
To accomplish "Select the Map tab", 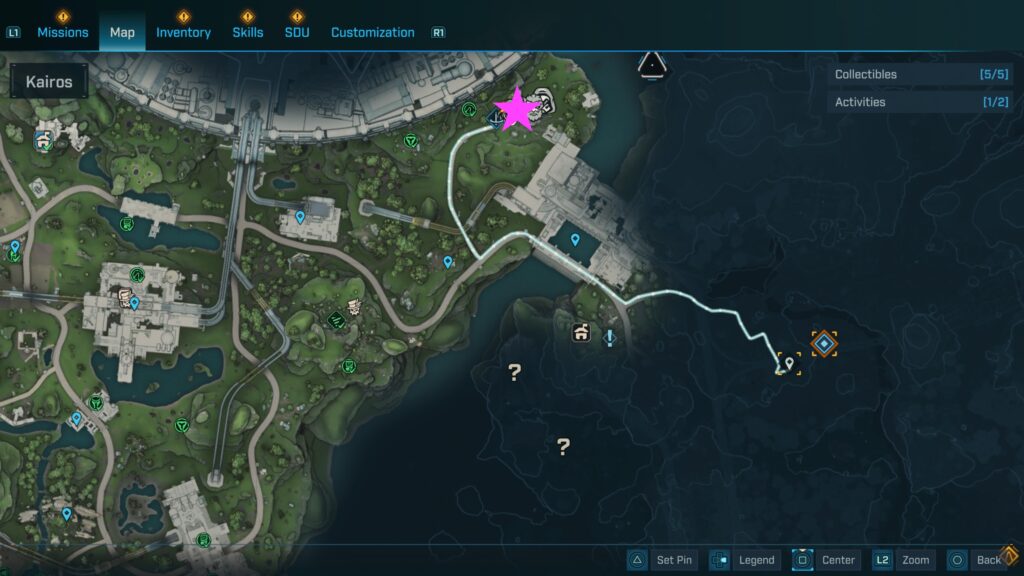I will [122, 32].
